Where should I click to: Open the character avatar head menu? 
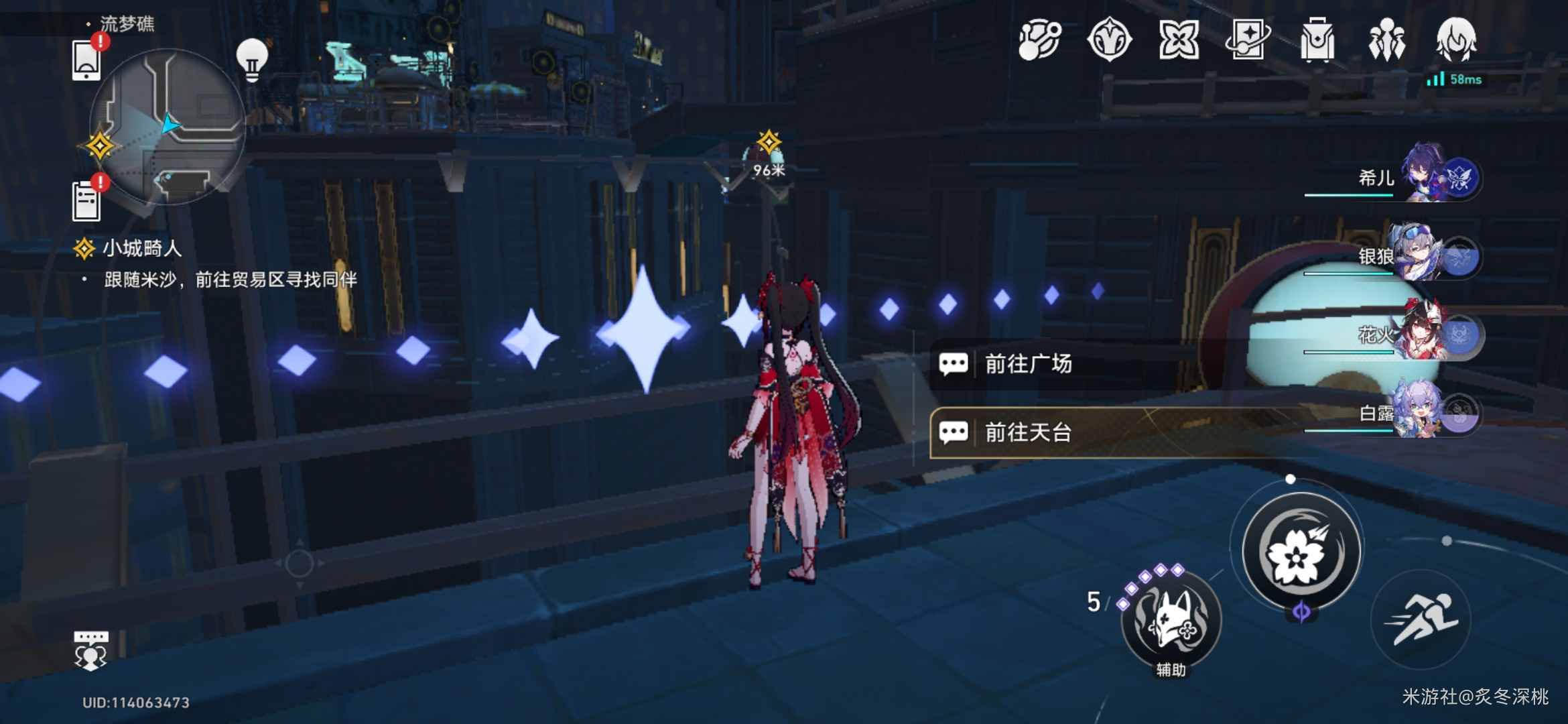coord(1455,40)
